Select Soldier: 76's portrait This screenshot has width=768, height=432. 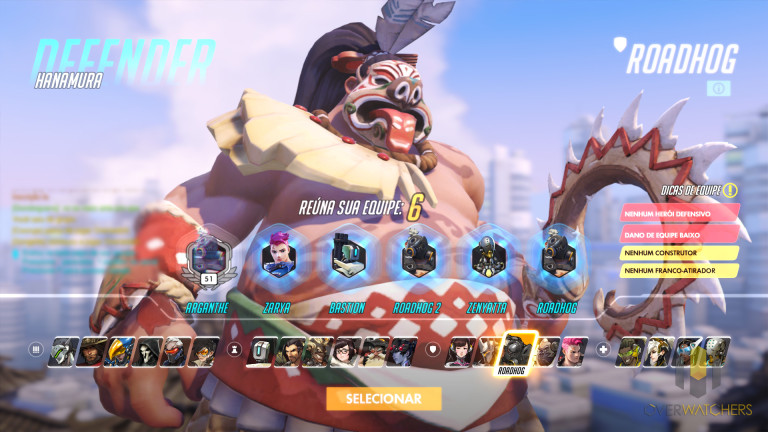pyautogui.click(x=175, y=351)
